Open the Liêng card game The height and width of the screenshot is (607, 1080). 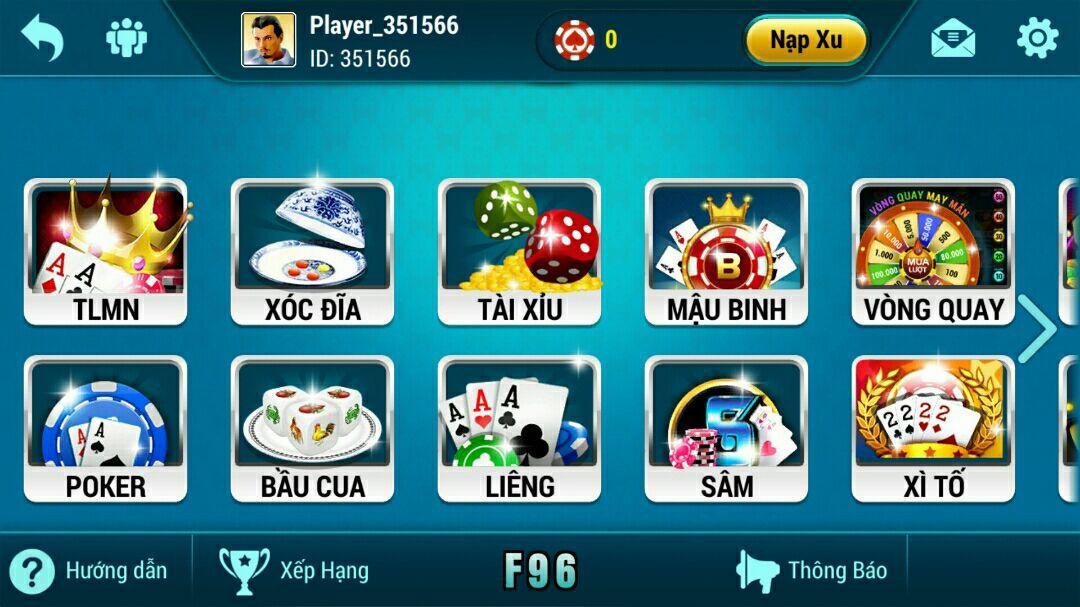(519, 428)
